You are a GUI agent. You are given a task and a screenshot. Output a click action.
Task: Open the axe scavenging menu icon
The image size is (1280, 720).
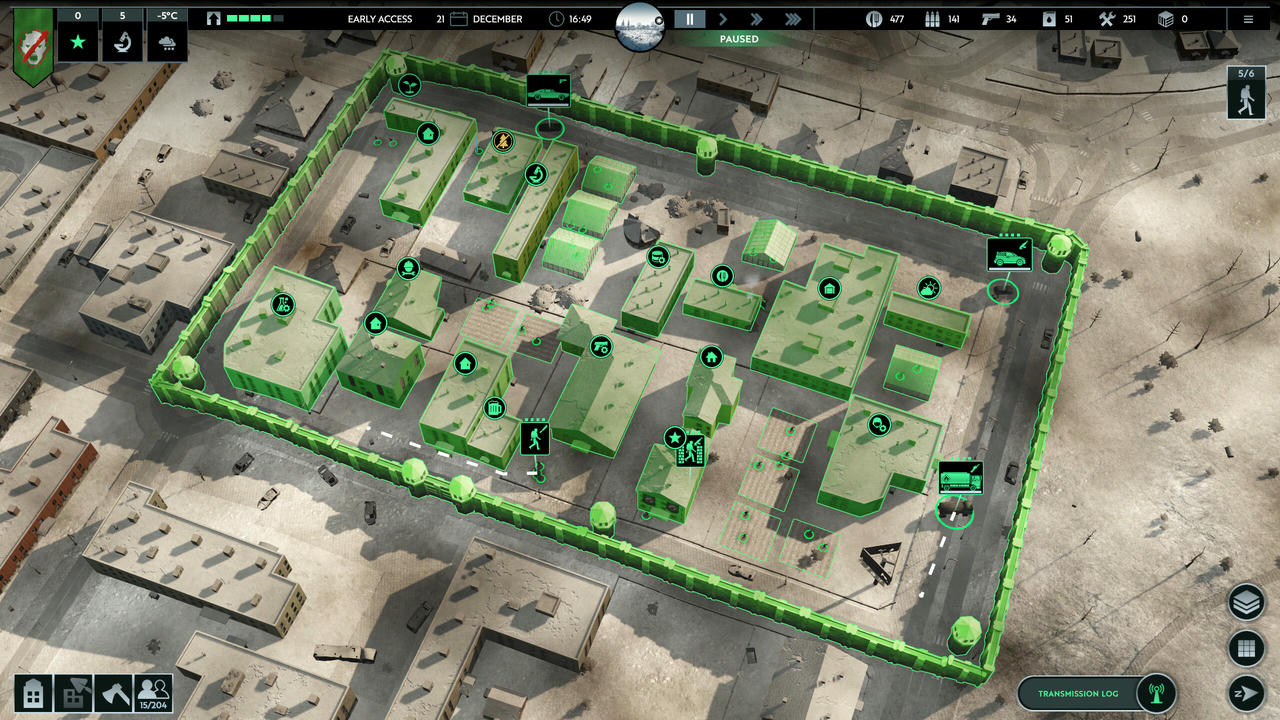[x=112, y=693]
